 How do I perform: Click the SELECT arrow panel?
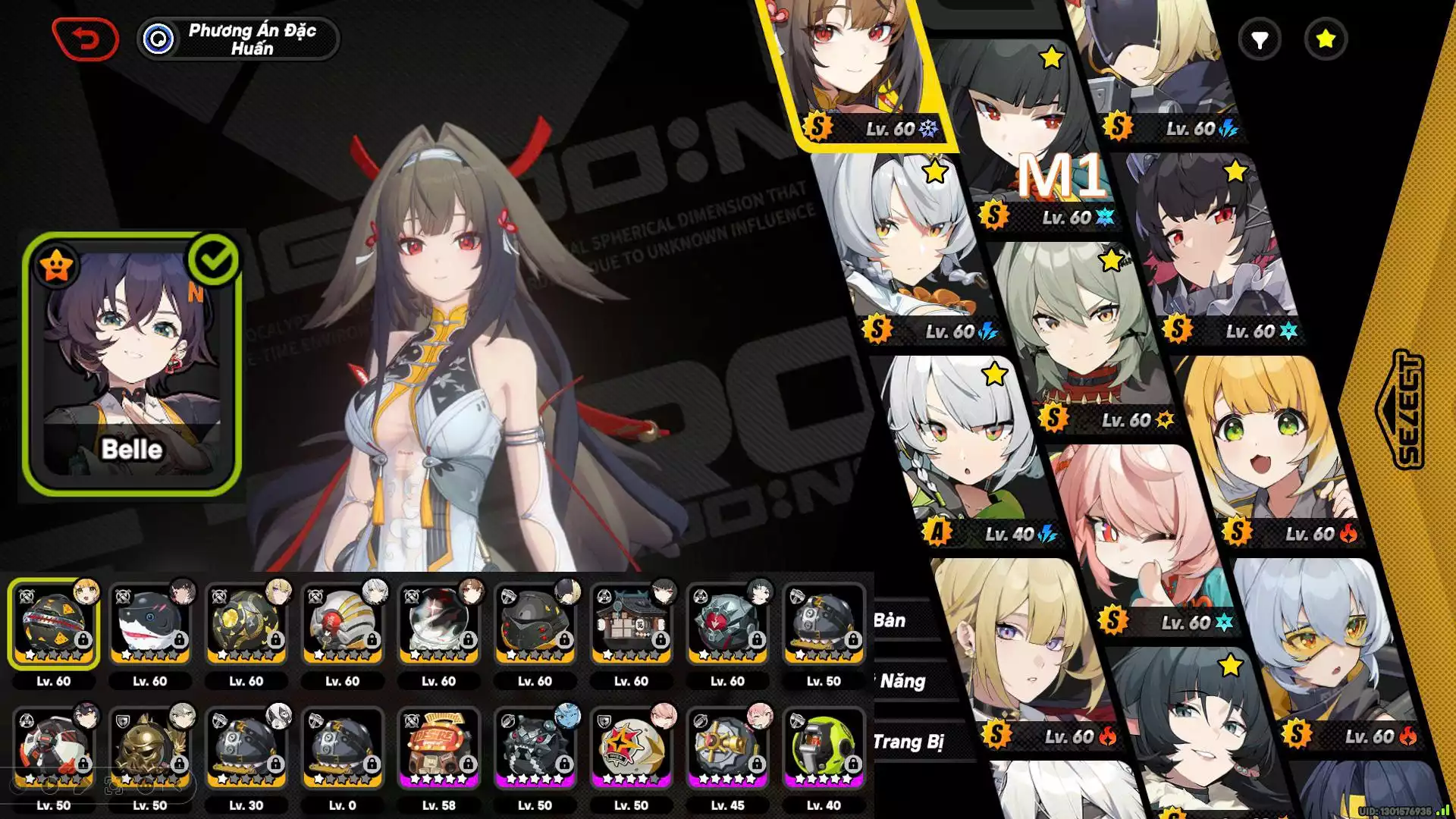[x=1399, y=409]
